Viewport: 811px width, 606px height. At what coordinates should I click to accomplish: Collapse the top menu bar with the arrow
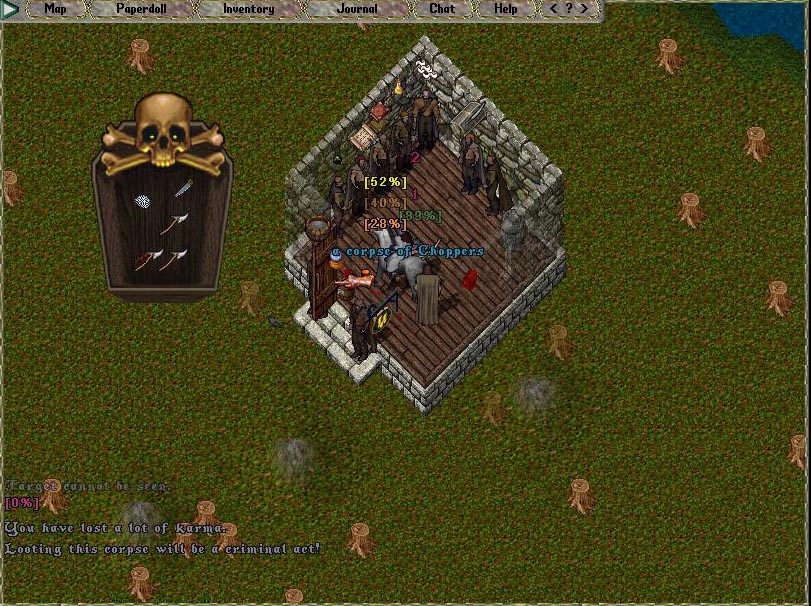coord(10,9)
